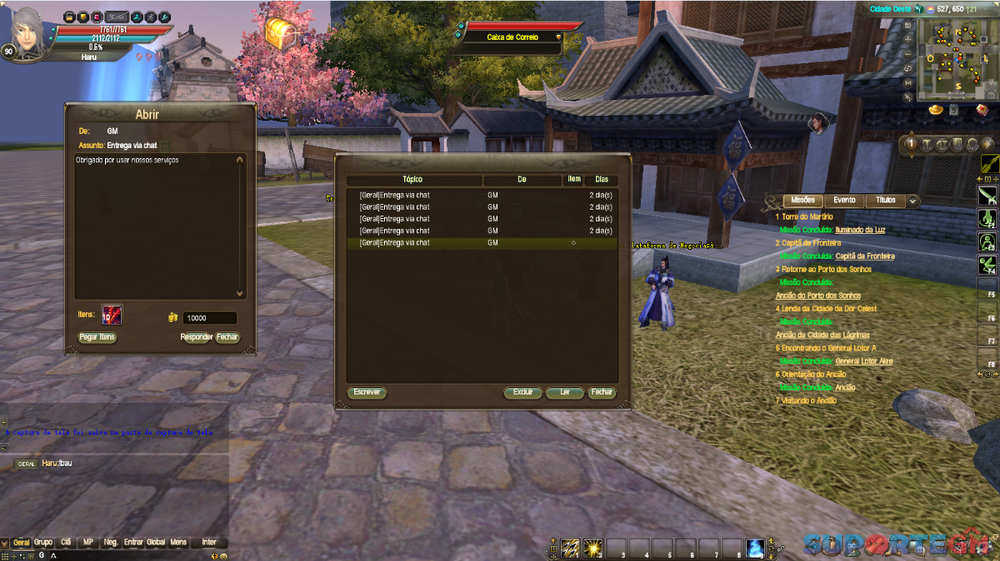The height and width of the screenshot is (561, 1000).
Task: Show the Missões tab
Action: tap(803, 200)
